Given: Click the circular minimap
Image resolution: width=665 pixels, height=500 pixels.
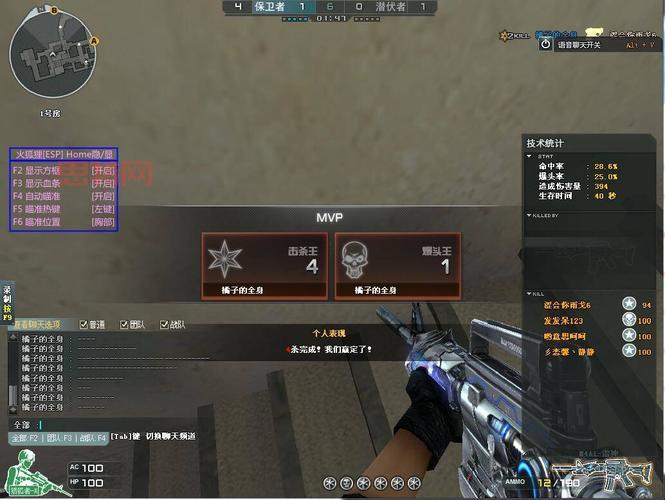Looking at the screenshot, I should [x=49, y=59].
